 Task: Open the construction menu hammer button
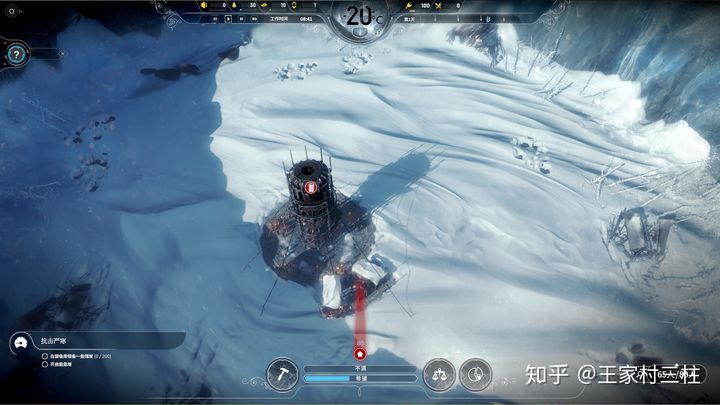point(282,375)
